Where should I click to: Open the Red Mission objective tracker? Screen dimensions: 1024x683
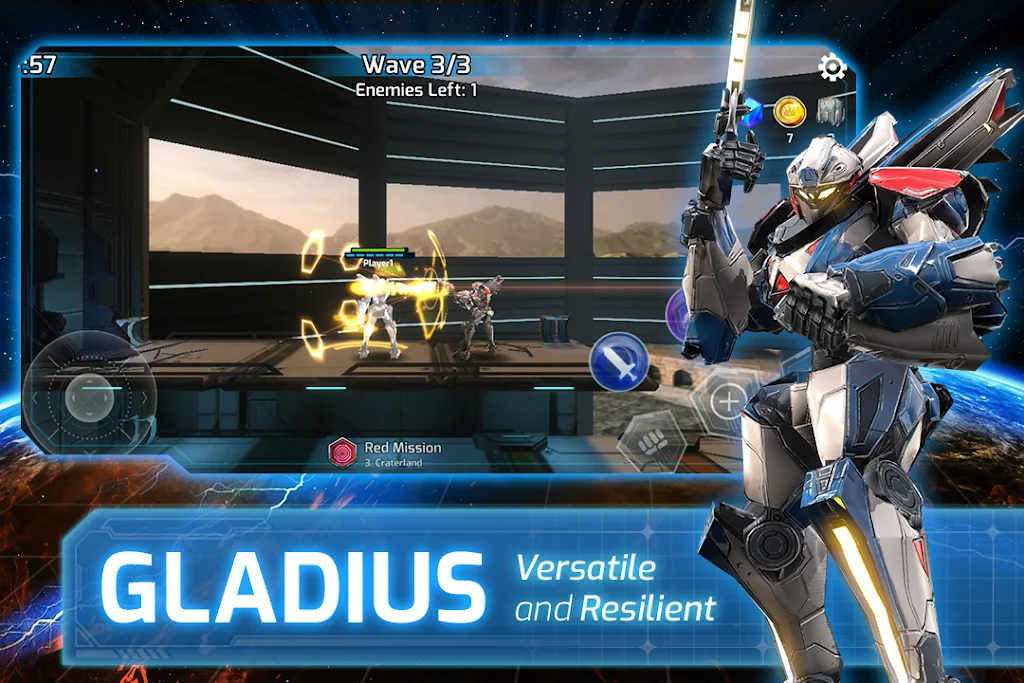[x=386, y=453]
